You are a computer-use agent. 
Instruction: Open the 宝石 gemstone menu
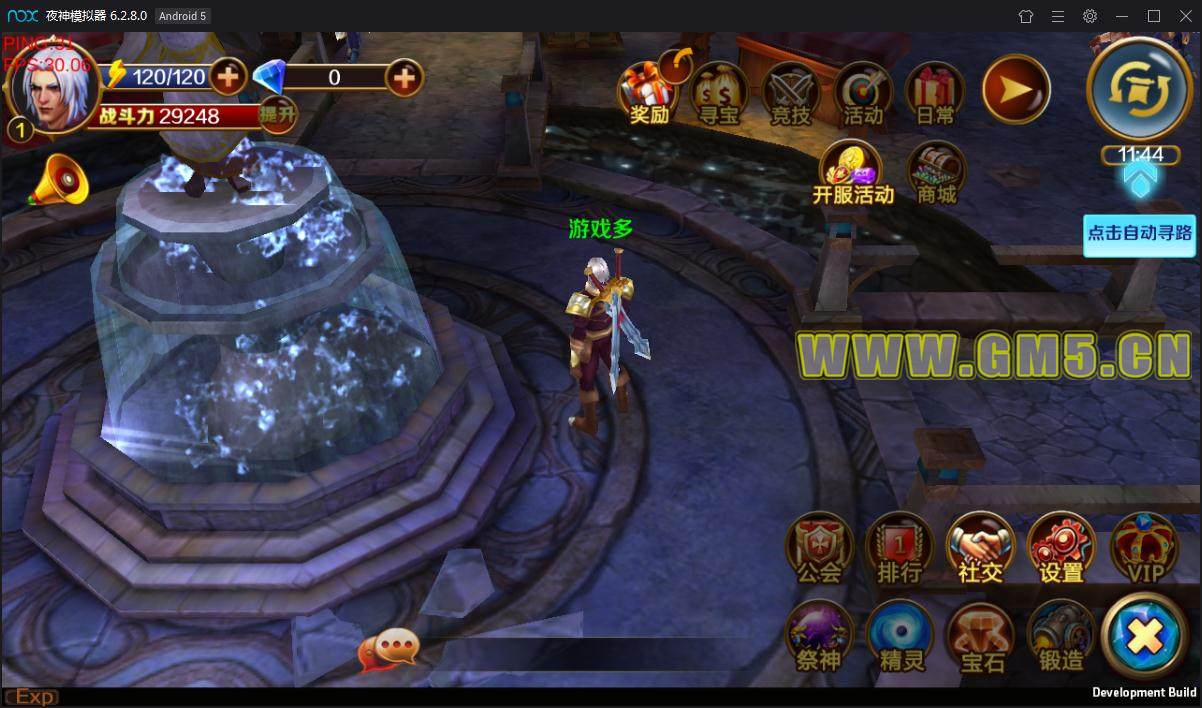pos(981,637)
